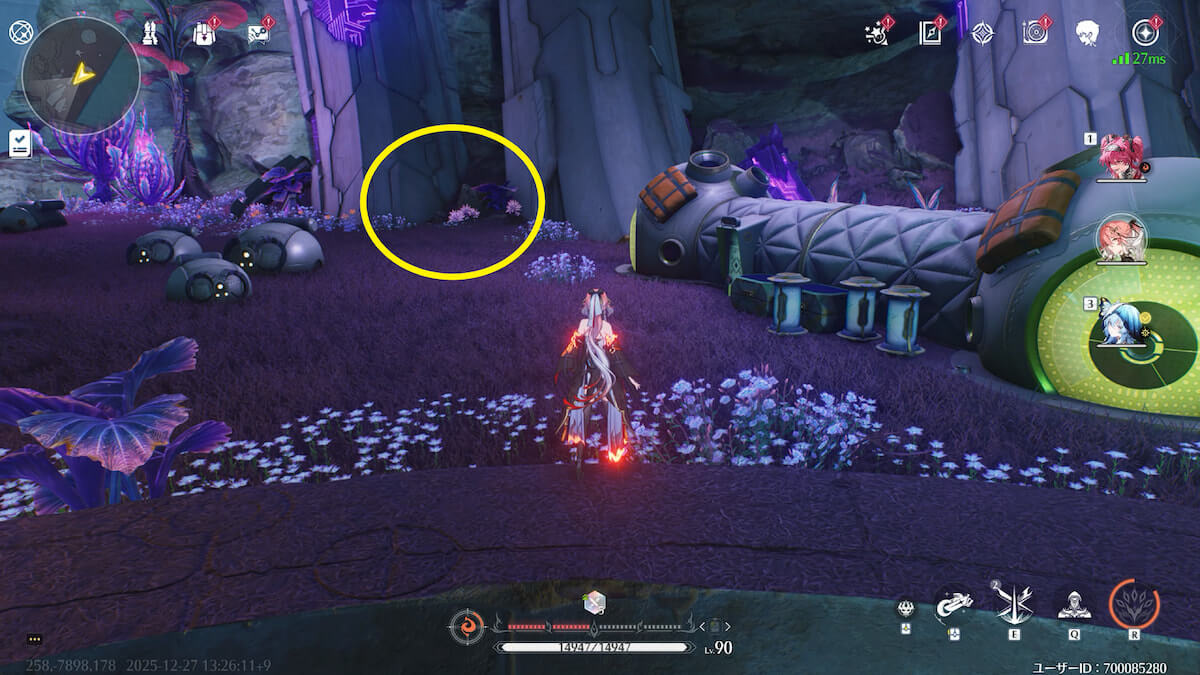This screenshot has width=1200, height=675.
Task: Open the round star icon above ping
Action: tap(1143, 33)
